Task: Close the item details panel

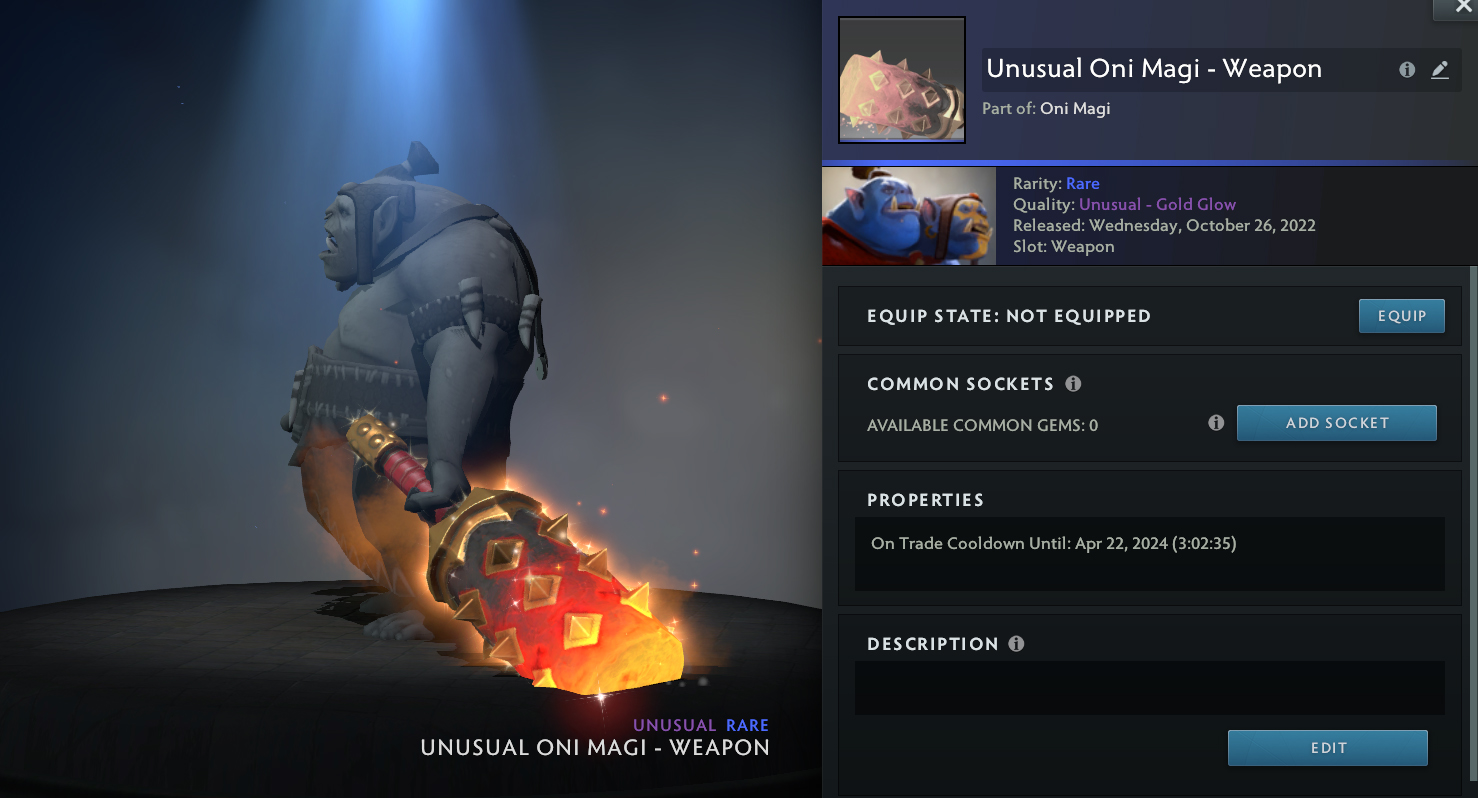Action: (x=1455, y=7)
